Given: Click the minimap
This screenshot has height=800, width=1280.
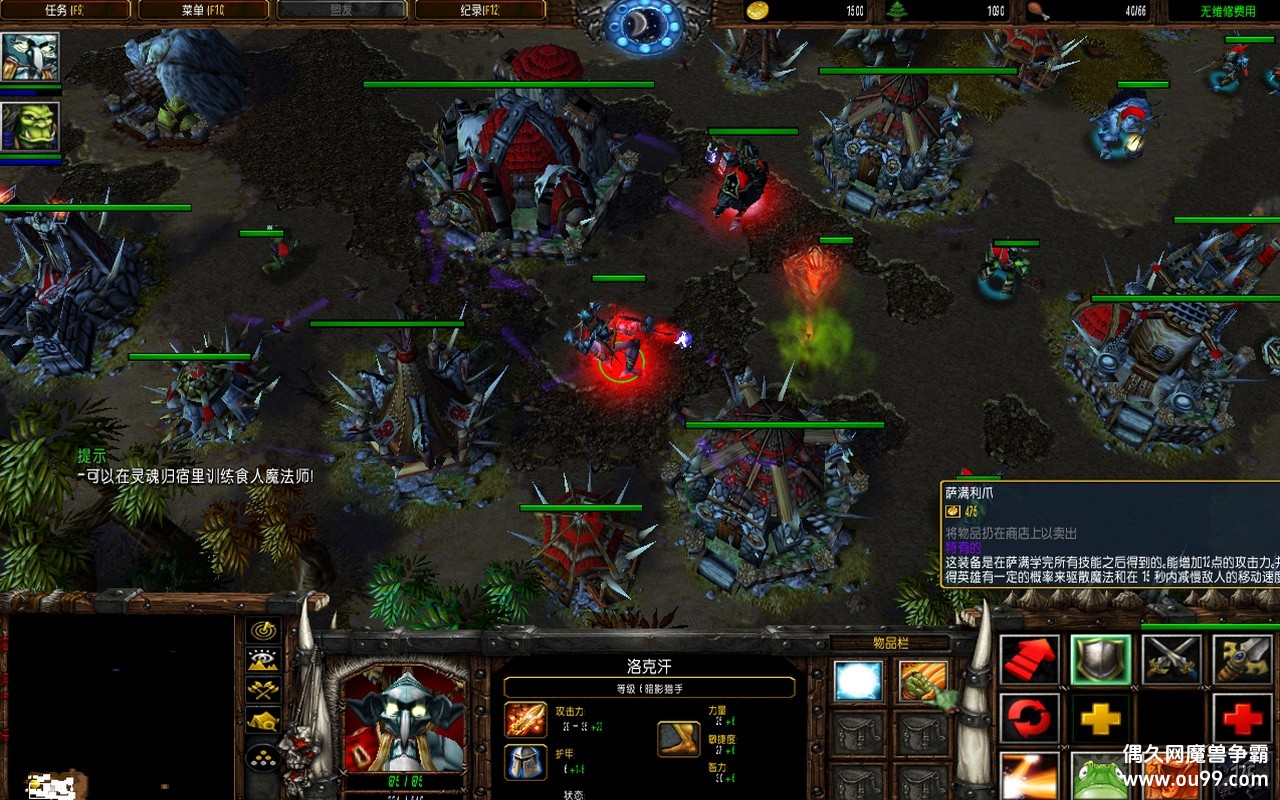Looking at the screenshot, I should click(x=120, y=706).
